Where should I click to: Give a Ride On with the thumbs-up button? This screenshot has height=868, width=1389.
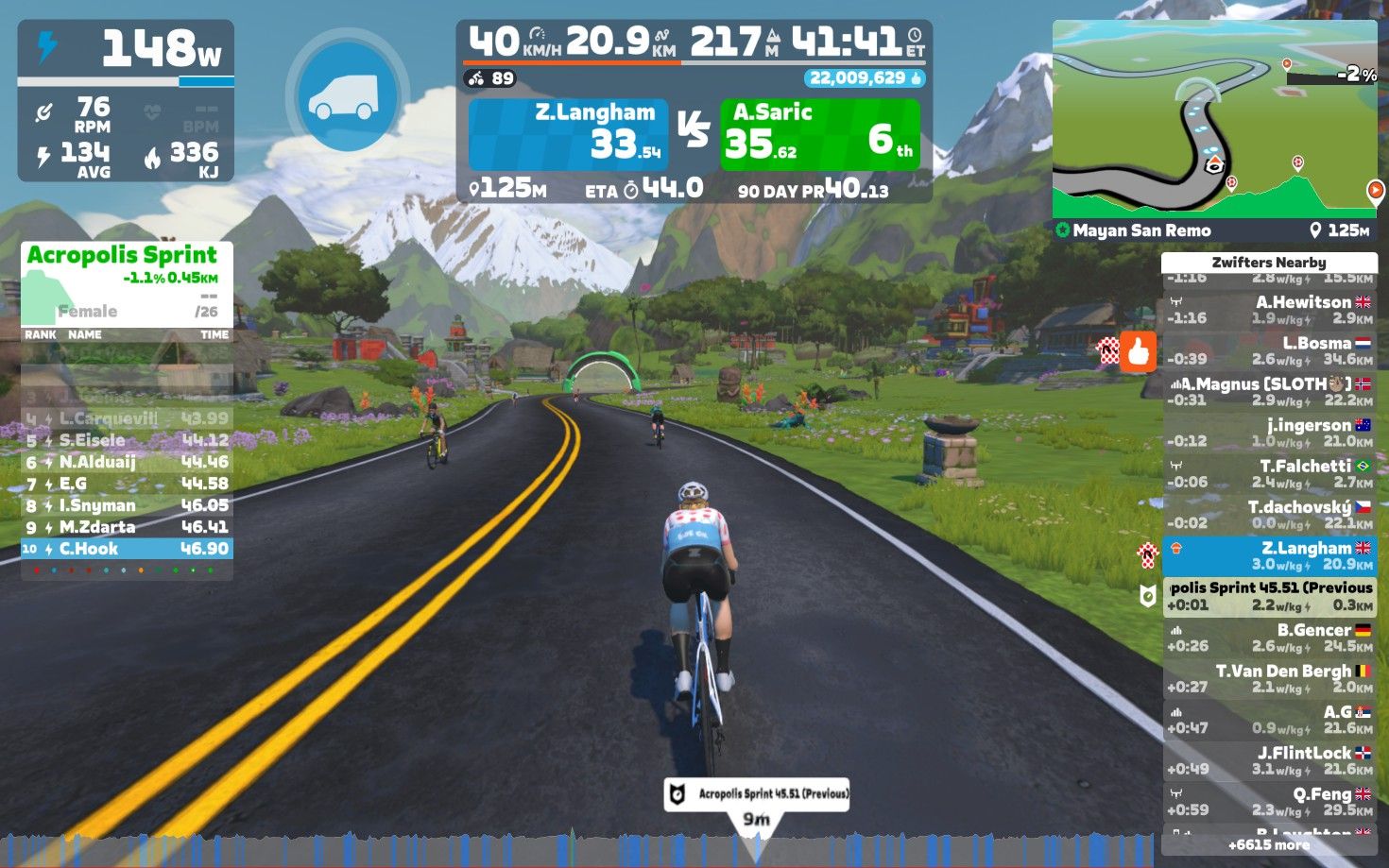tap(1139, 351)
